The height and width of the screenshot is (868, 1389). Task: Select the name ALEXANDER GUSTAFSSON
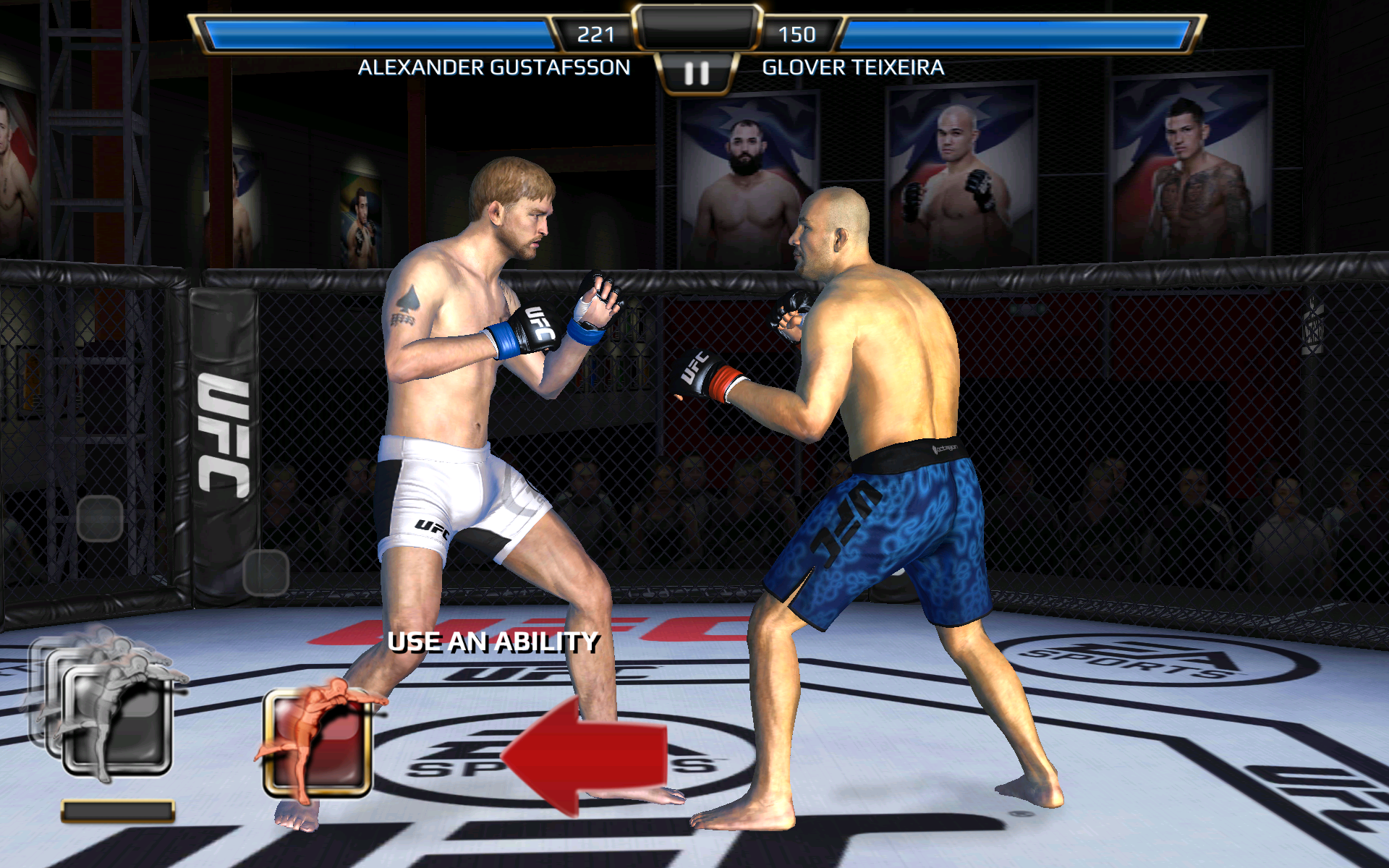tap(494, 68)
